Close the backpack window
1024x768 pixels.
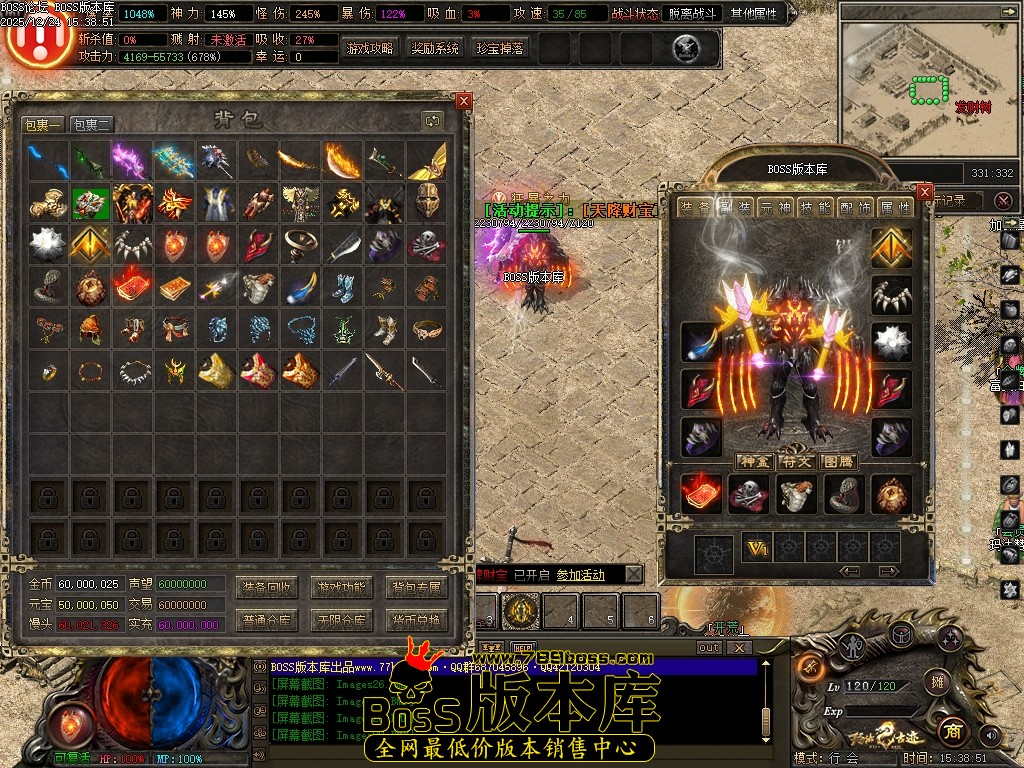coord(463,101)
